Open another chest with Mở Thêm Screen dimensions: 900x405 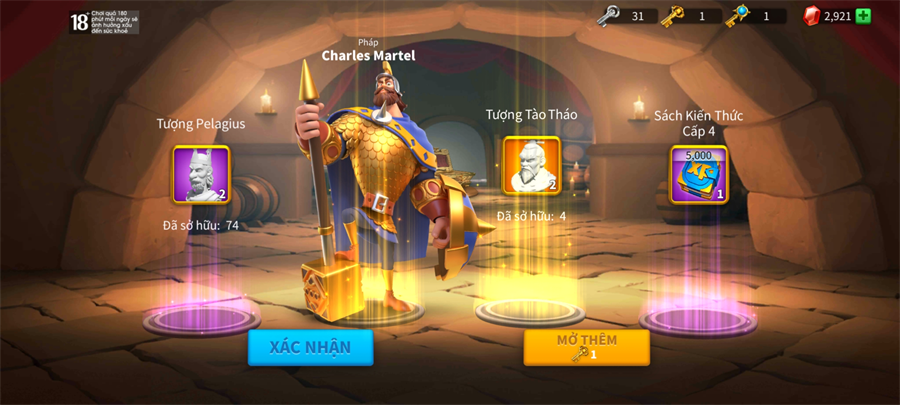(586, 347)
